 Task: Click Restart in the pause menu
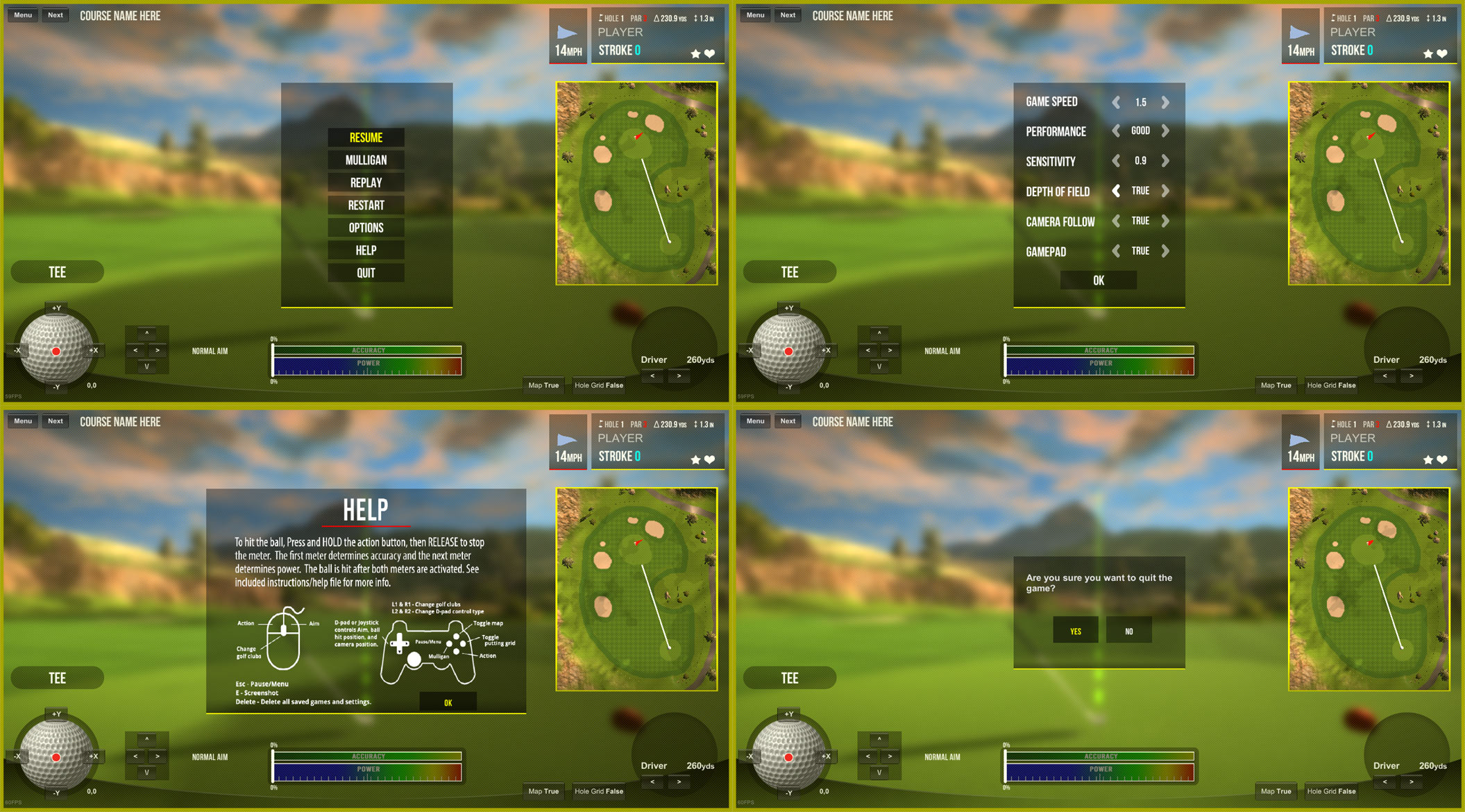pyautogui.click(x=366, y=205)
